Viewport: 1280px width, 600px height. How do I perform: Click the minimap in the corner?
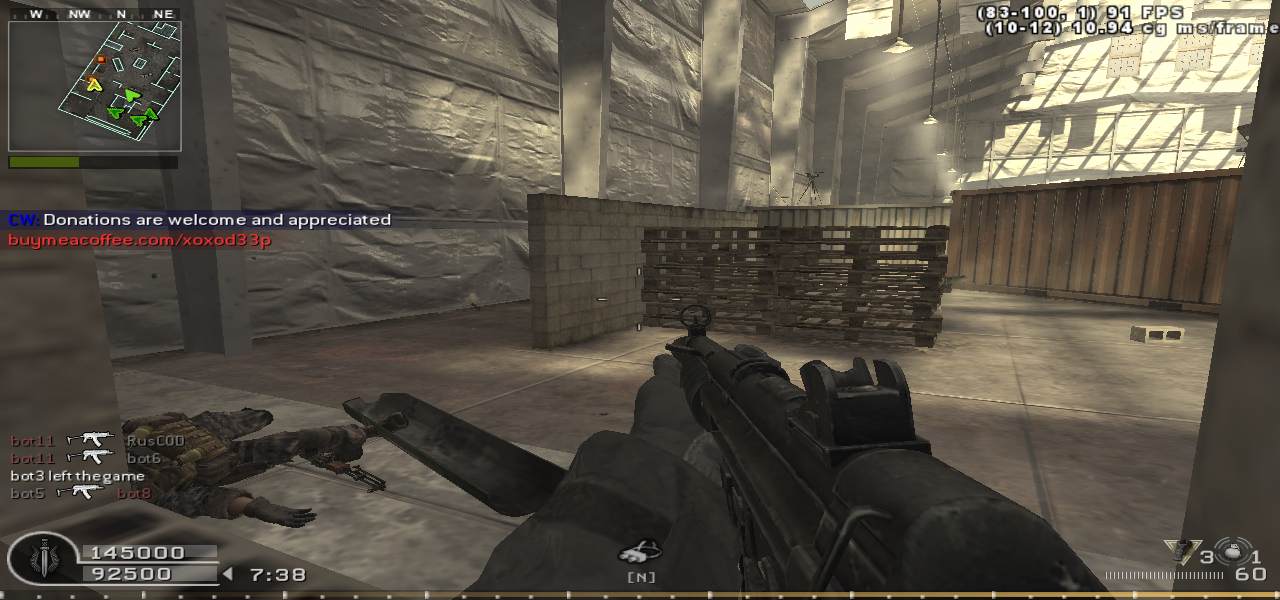pyautogui.click(x=94, y=86)
